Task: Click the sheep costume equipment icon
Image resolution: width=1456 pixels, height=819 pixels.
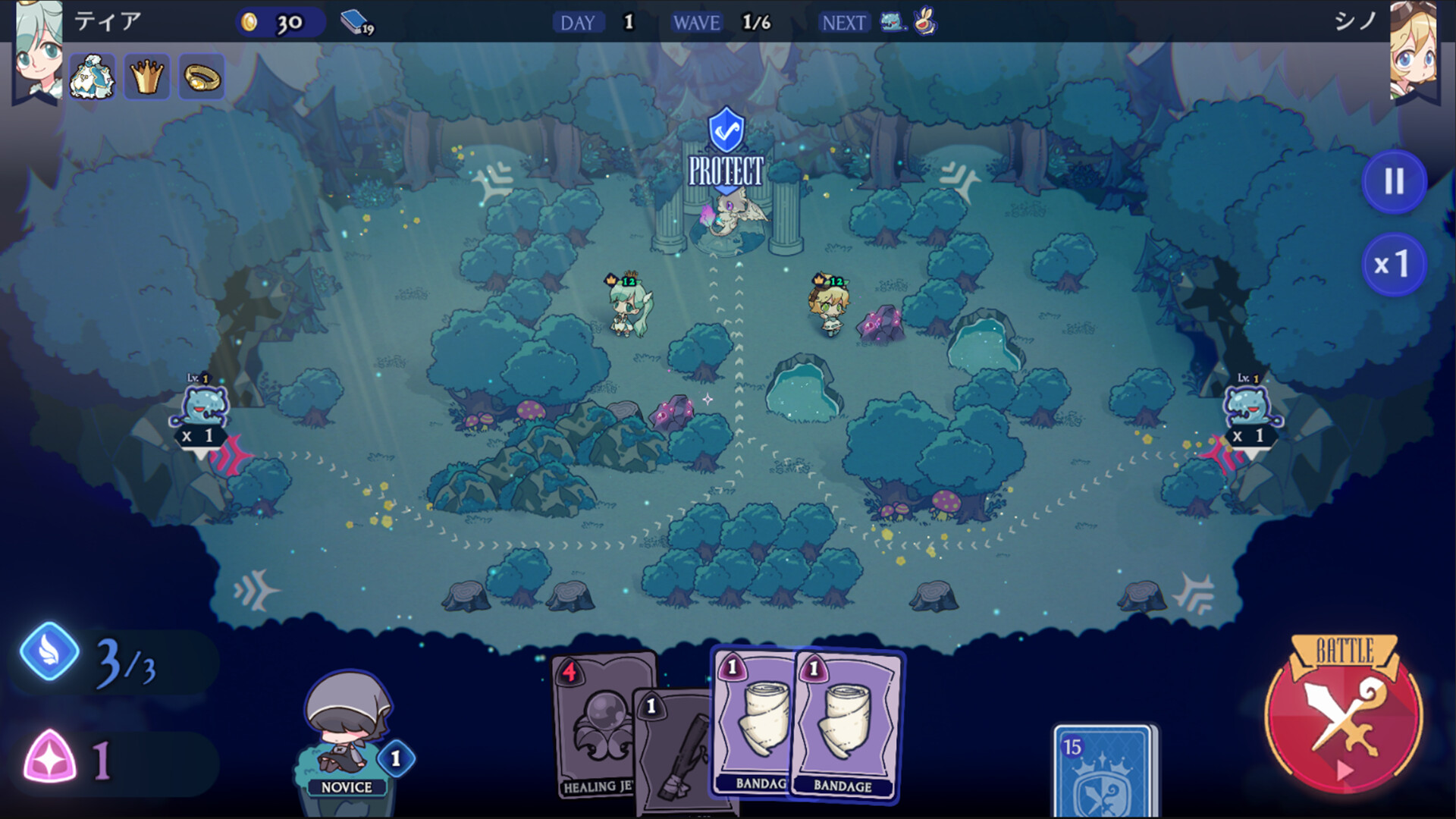Action: (93, 76)
